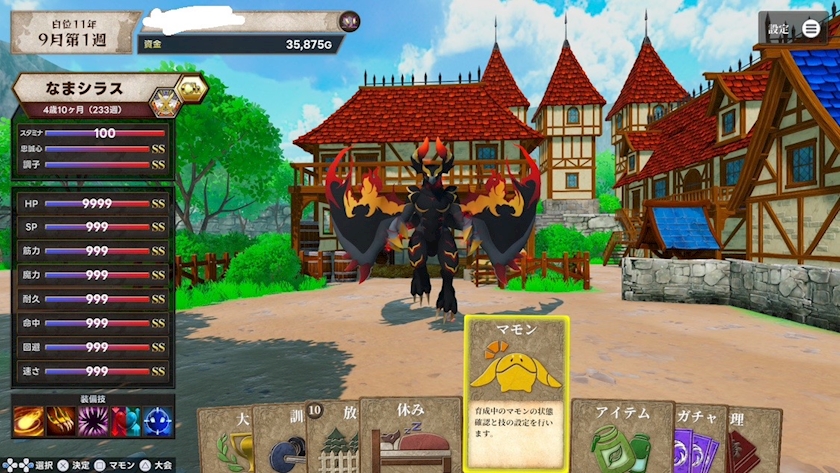Choose the dumbbell training card

pyautogui.click(x=278, y=442)
